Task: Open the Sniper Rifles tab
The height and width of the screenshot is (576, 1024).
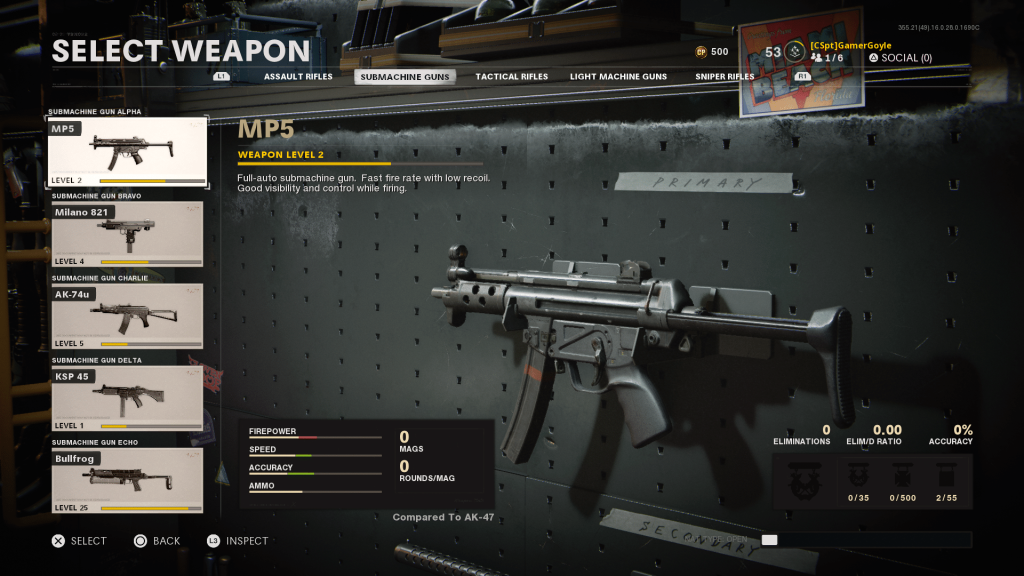Action: [724, 77]
